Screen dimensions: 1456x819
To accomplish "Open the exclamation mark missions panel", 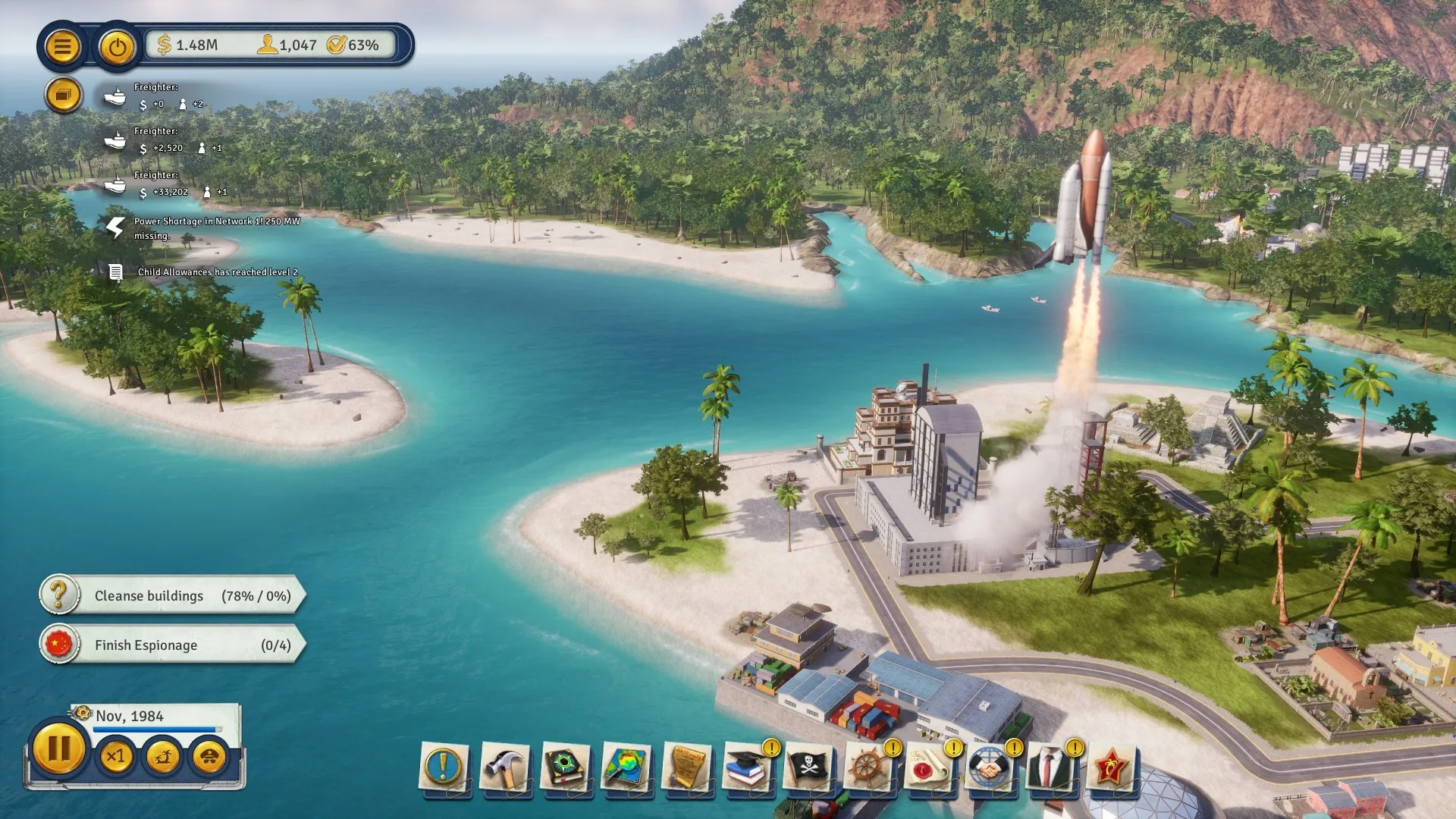I will coord(444,767).
